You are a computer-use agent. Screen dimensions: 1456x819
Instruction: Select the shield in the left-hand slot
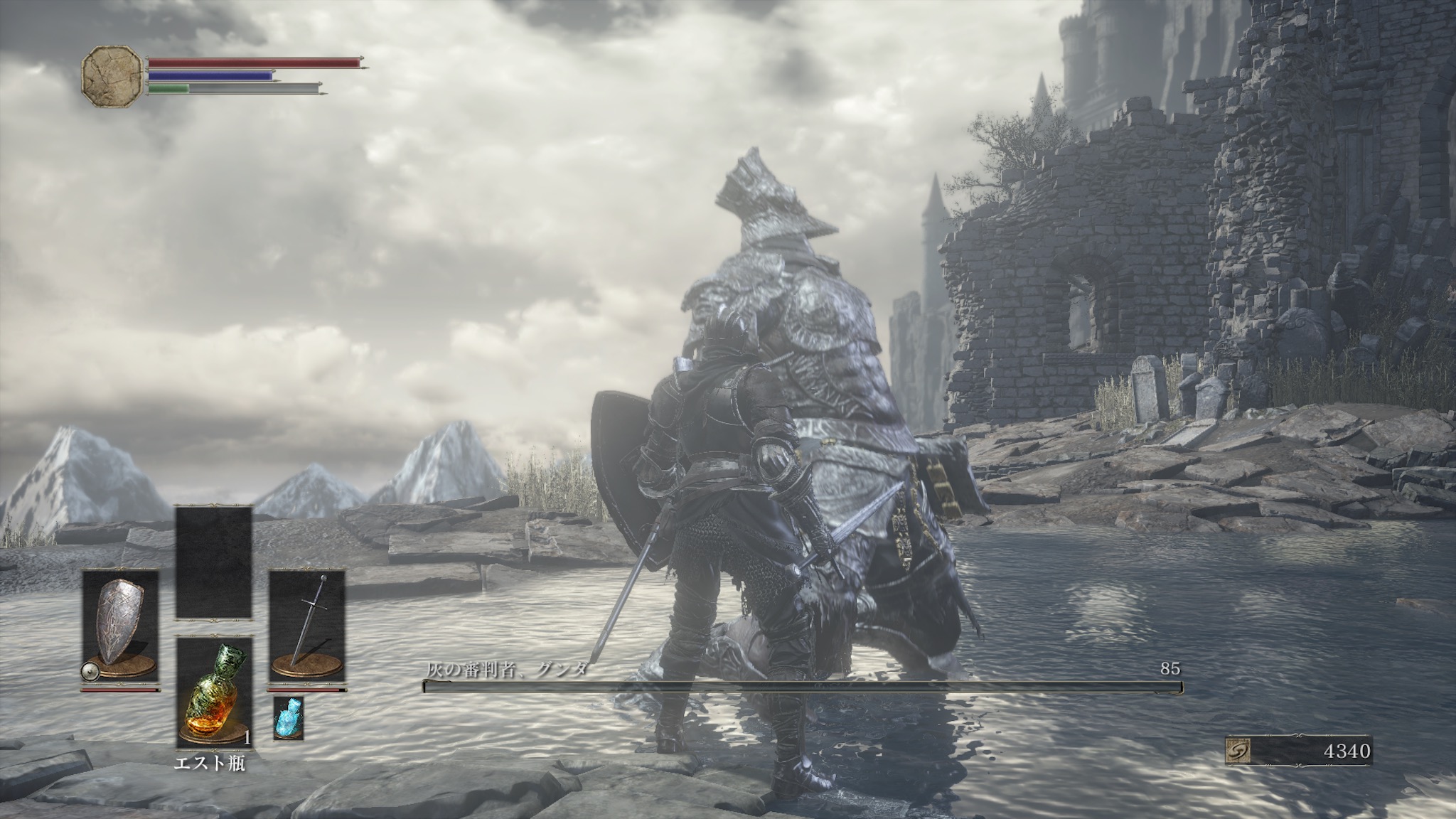coord(120,626)
